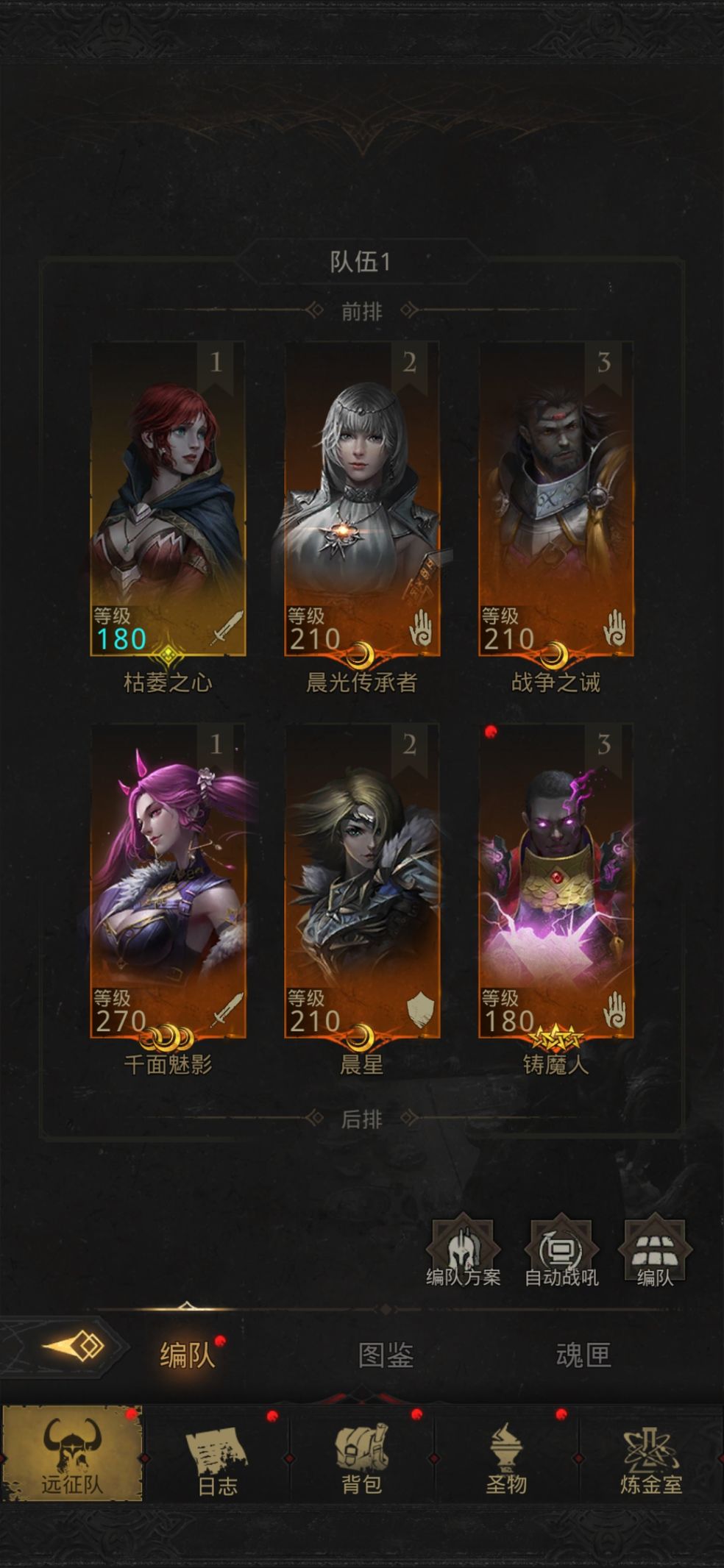The image size is (724, 1568).
Task: Select the 千面魅影 hero card
Action: (x=168, y=881)
